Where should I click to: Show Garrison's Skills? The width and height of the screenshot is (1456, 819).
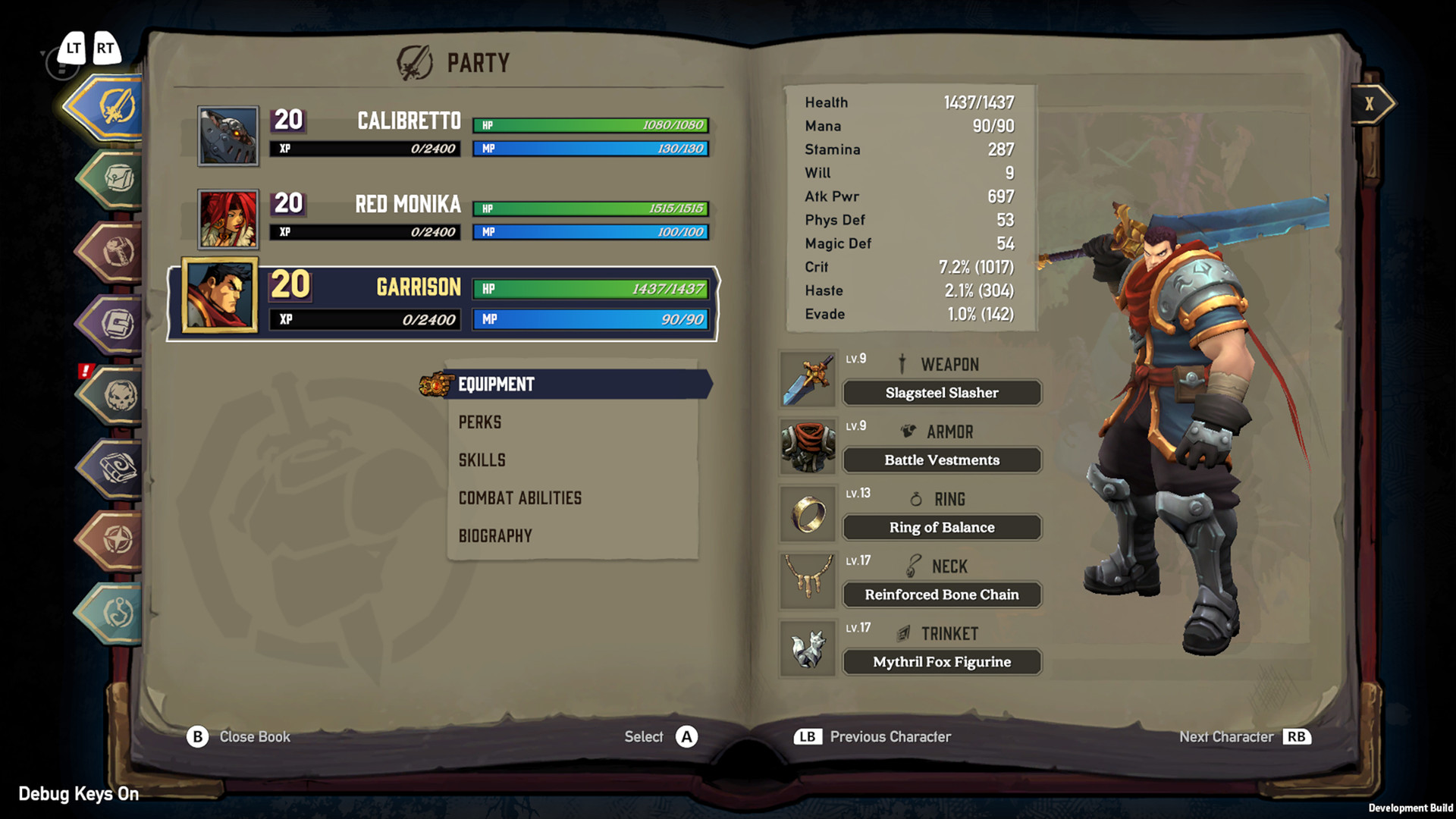click(x=482, y=460)
